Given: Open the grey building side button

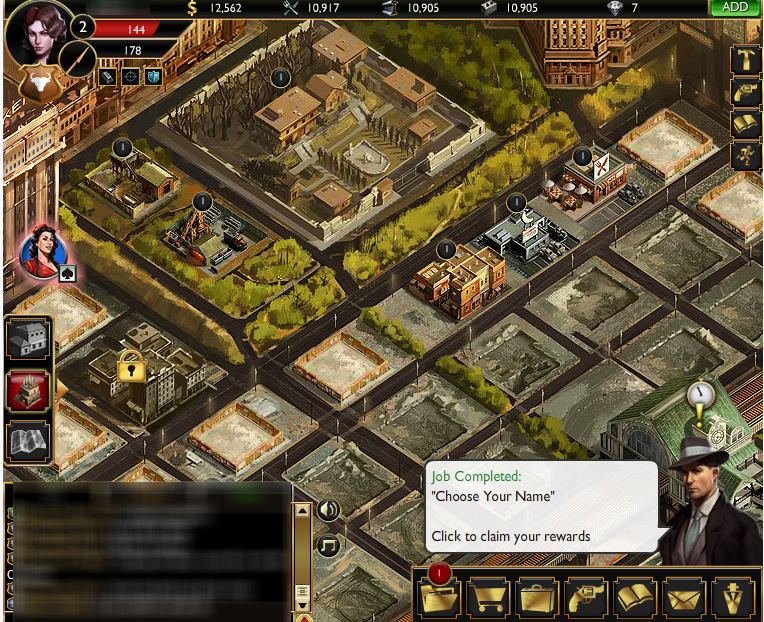Looking at the screenshot, I should coord(28,340).
